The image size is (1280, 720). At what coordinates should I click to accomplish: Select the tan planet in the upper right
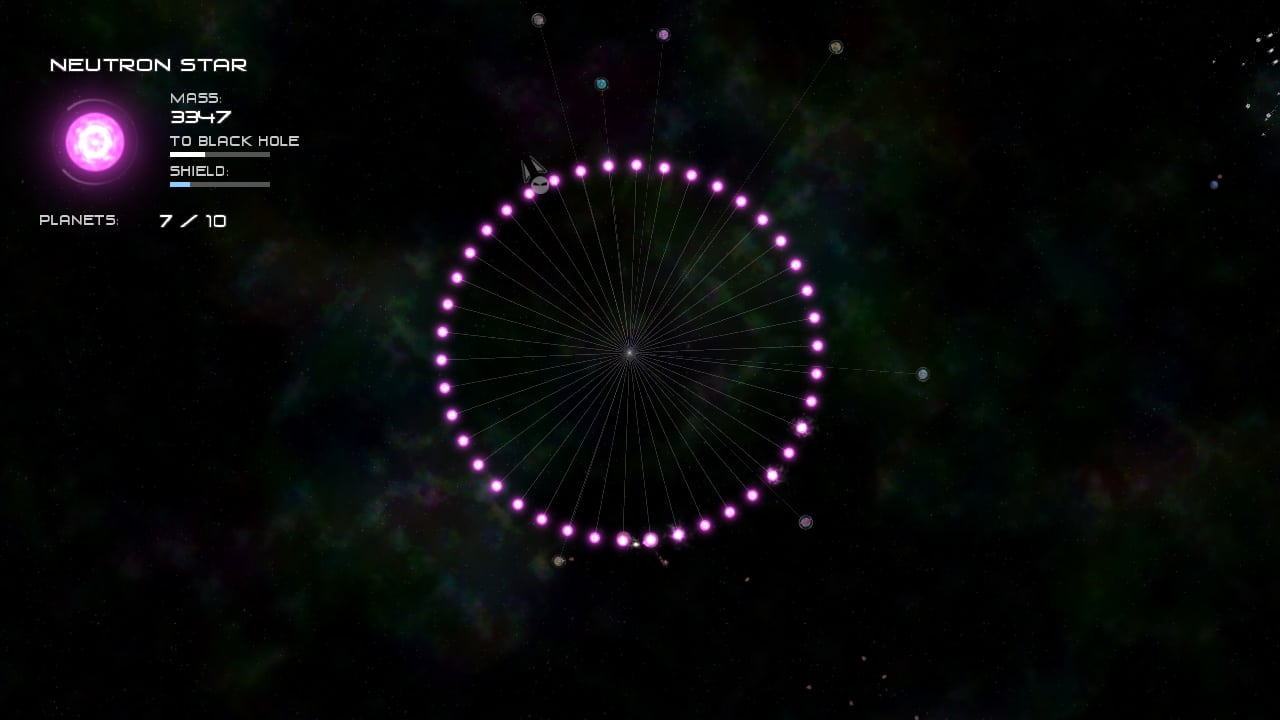coord(835,48)
